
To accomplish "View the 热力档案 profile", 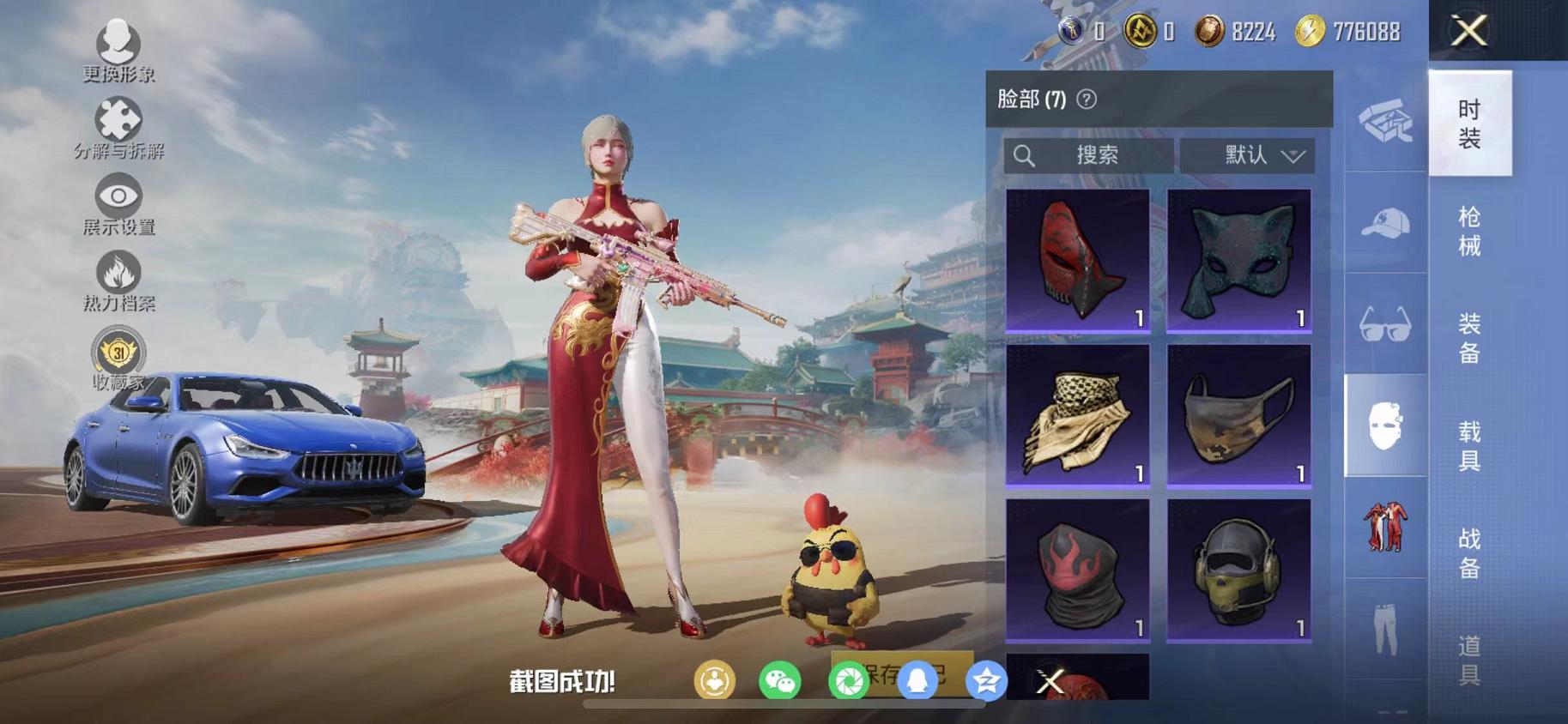I will (x=116, y=270).
